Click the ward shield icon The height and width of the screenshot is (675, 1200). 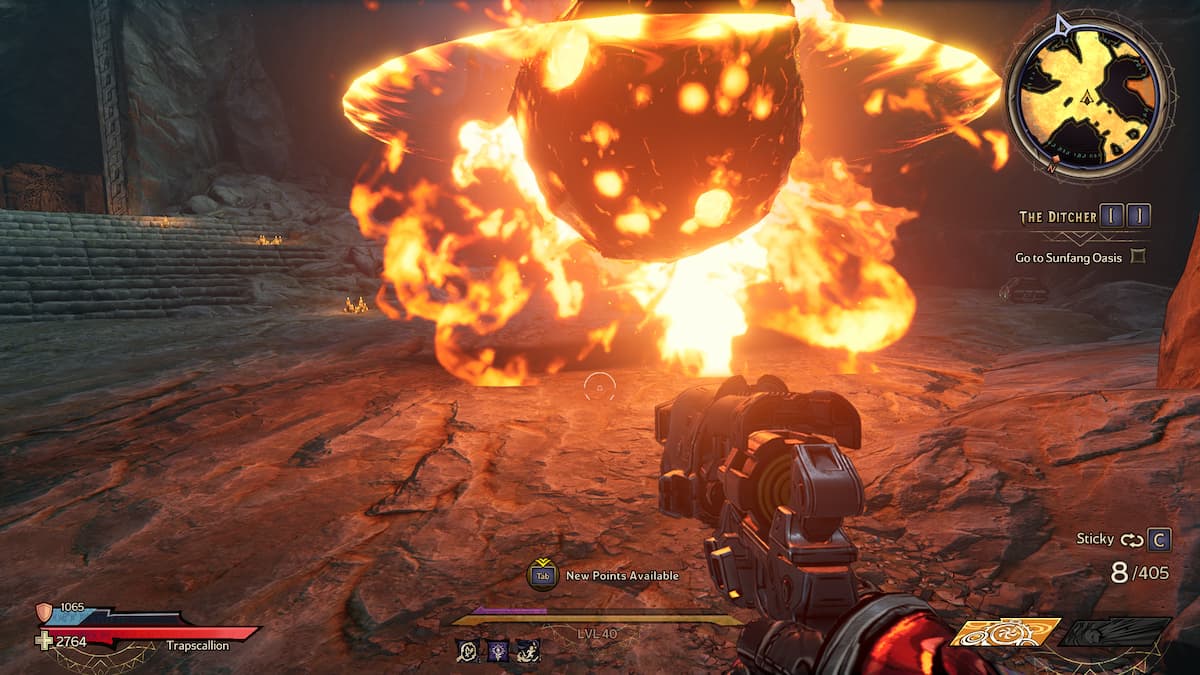(x=45, y=611)
